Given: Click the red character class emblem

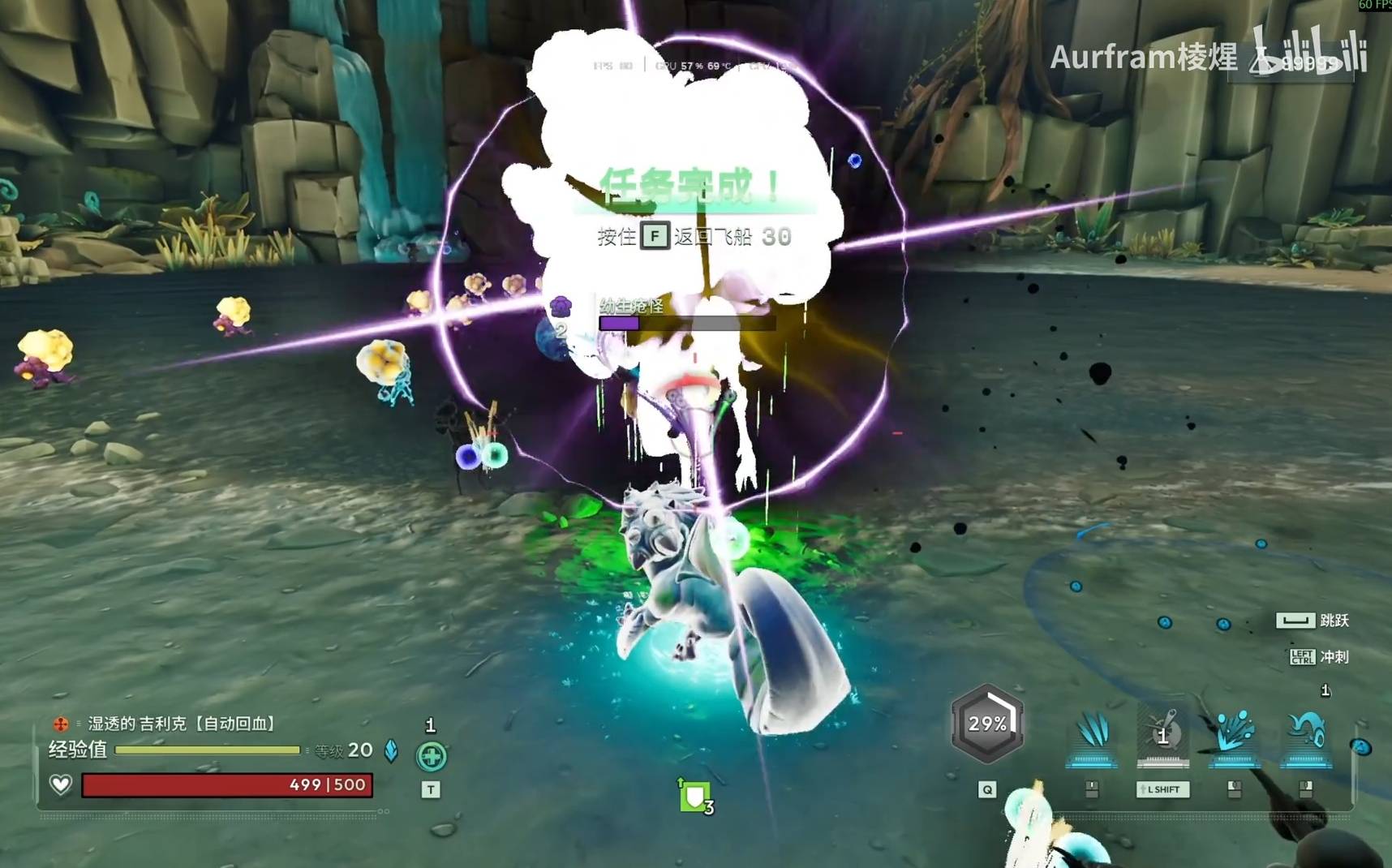Looking at the screenshot, I should 61,723.
